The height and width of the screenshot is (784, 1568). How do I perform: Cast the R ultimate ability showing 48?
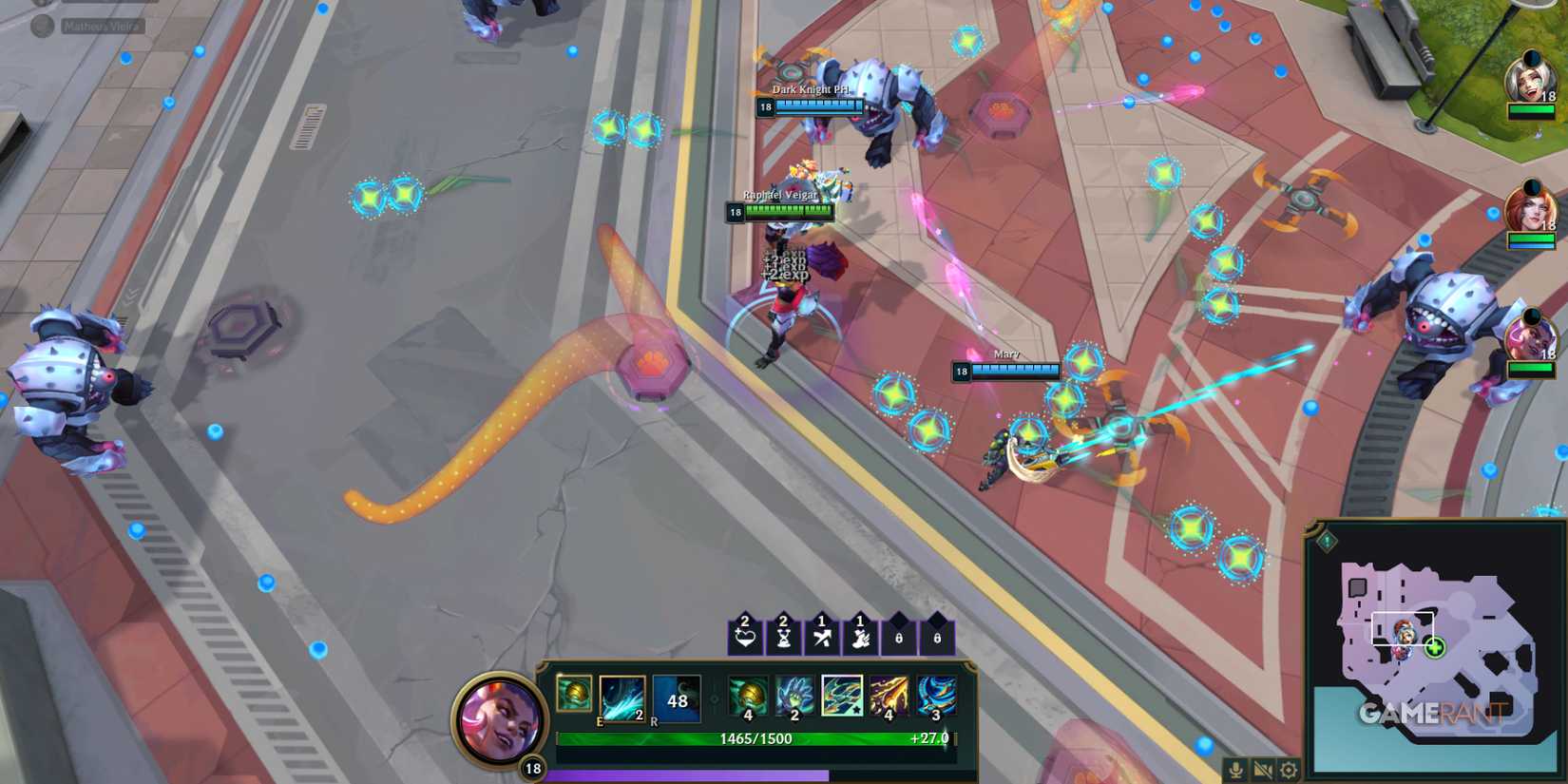click(677, 700)
